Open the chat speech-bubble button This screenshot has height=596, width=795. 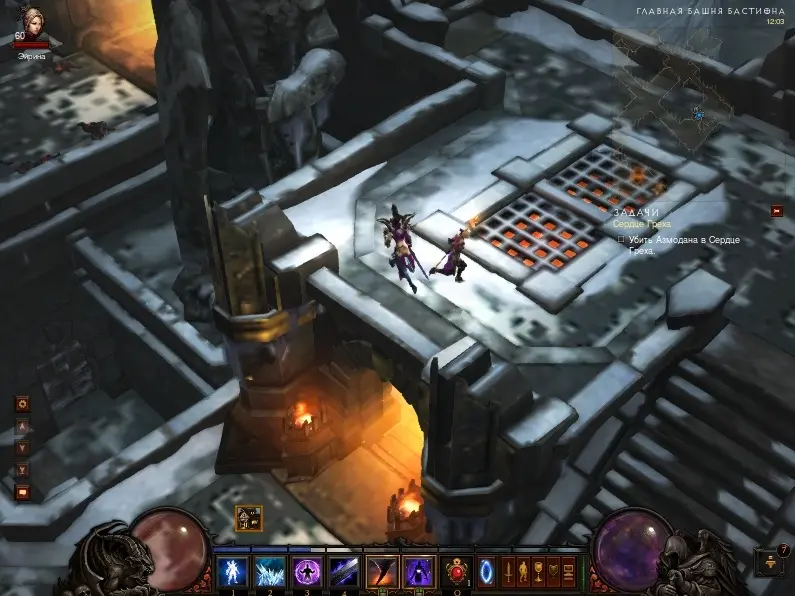coord(23,492)
